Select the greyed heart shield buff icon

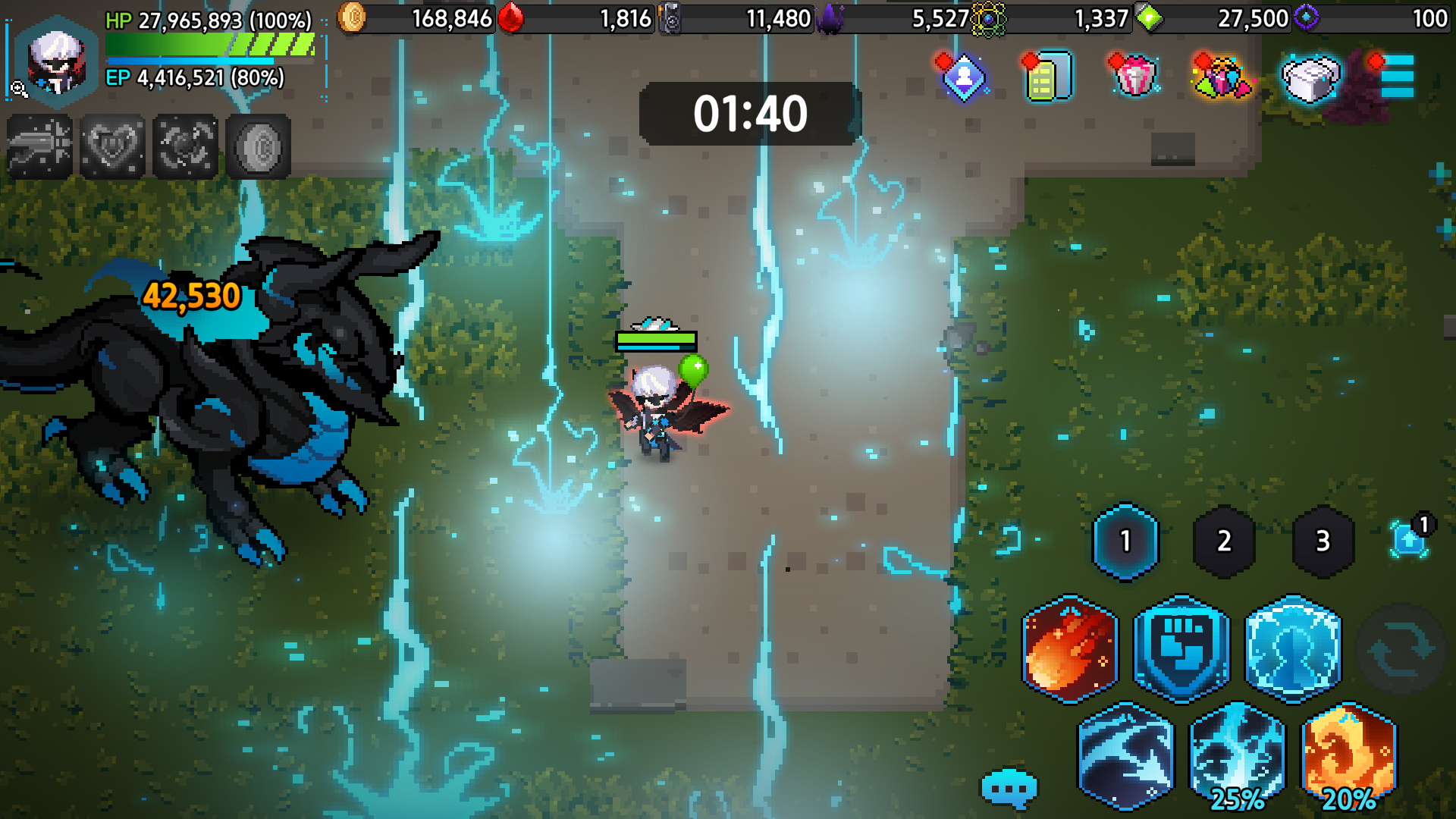[x=112, y=146]
